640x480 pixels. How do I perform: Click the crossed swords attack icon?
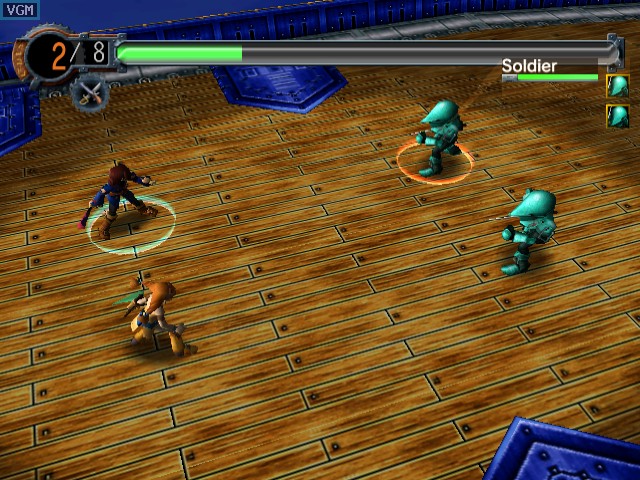click(90, 93)
